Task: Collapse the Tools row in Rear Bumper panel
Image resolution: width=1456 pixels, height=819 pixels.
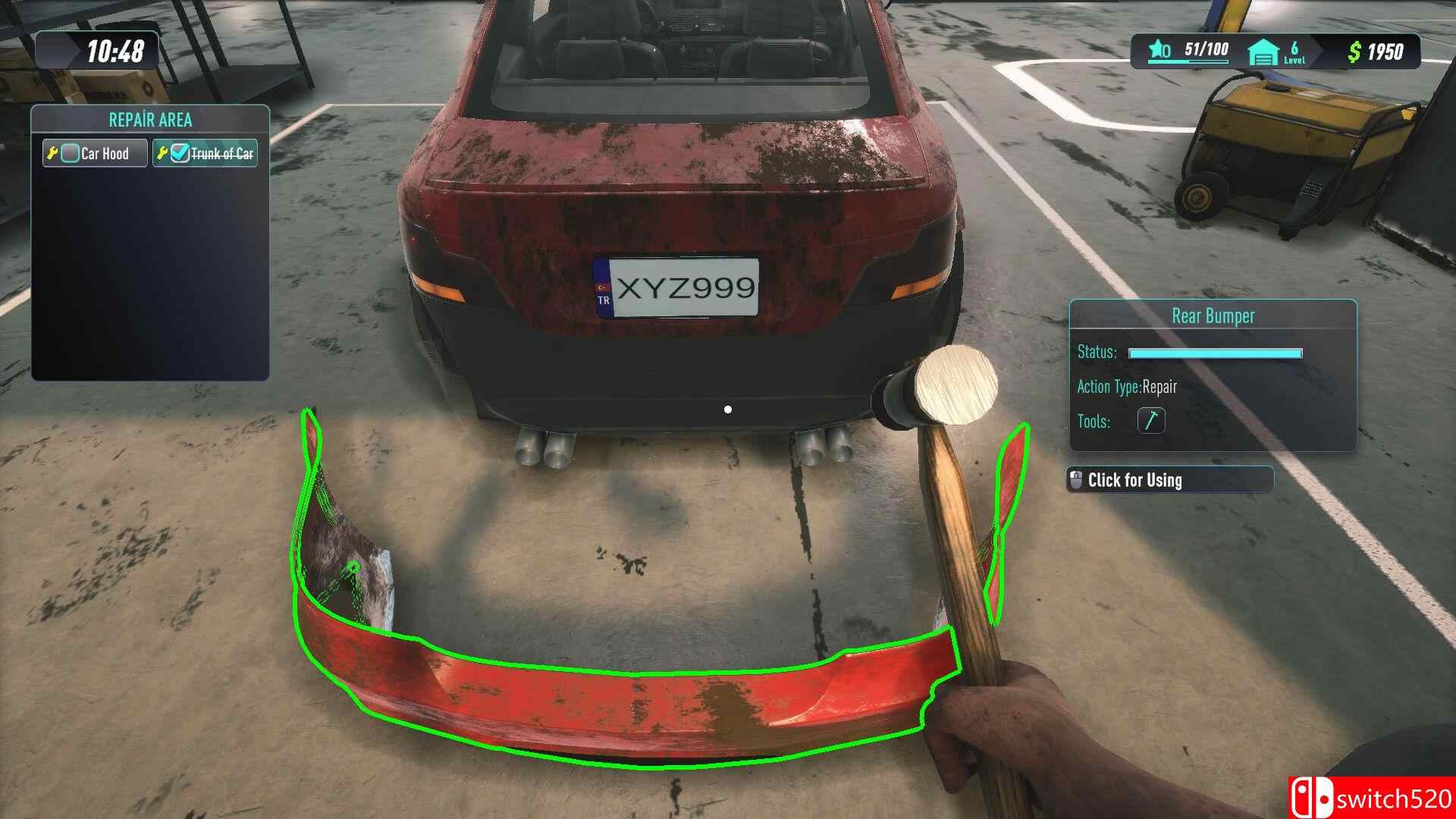Action: tap(1093, 422)
